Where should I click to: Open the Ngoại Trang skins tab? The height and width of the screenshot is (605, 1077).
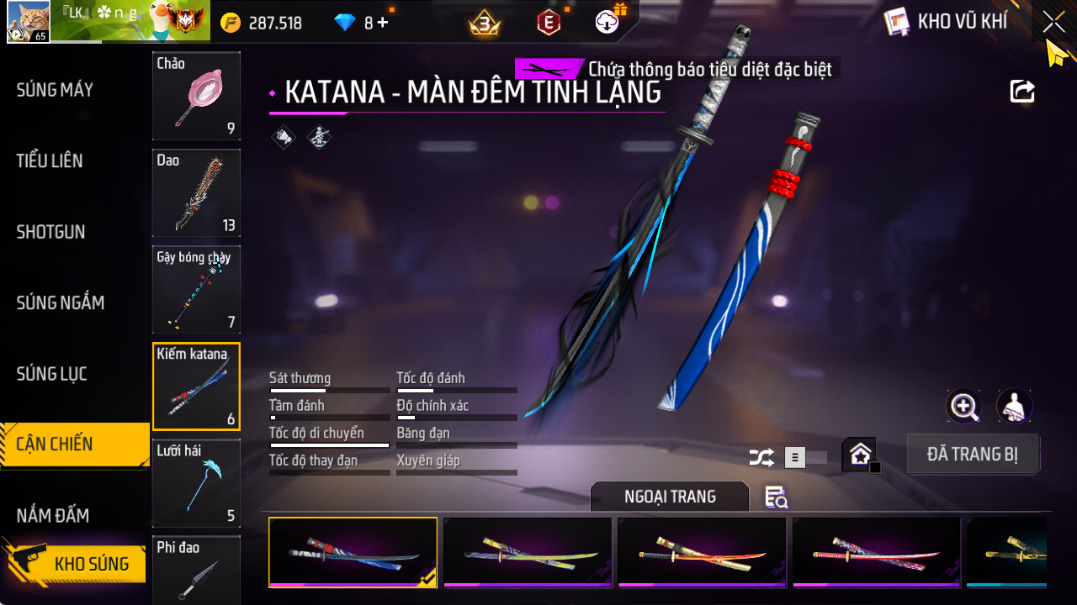pyautogui.click(x=669, y=497)
